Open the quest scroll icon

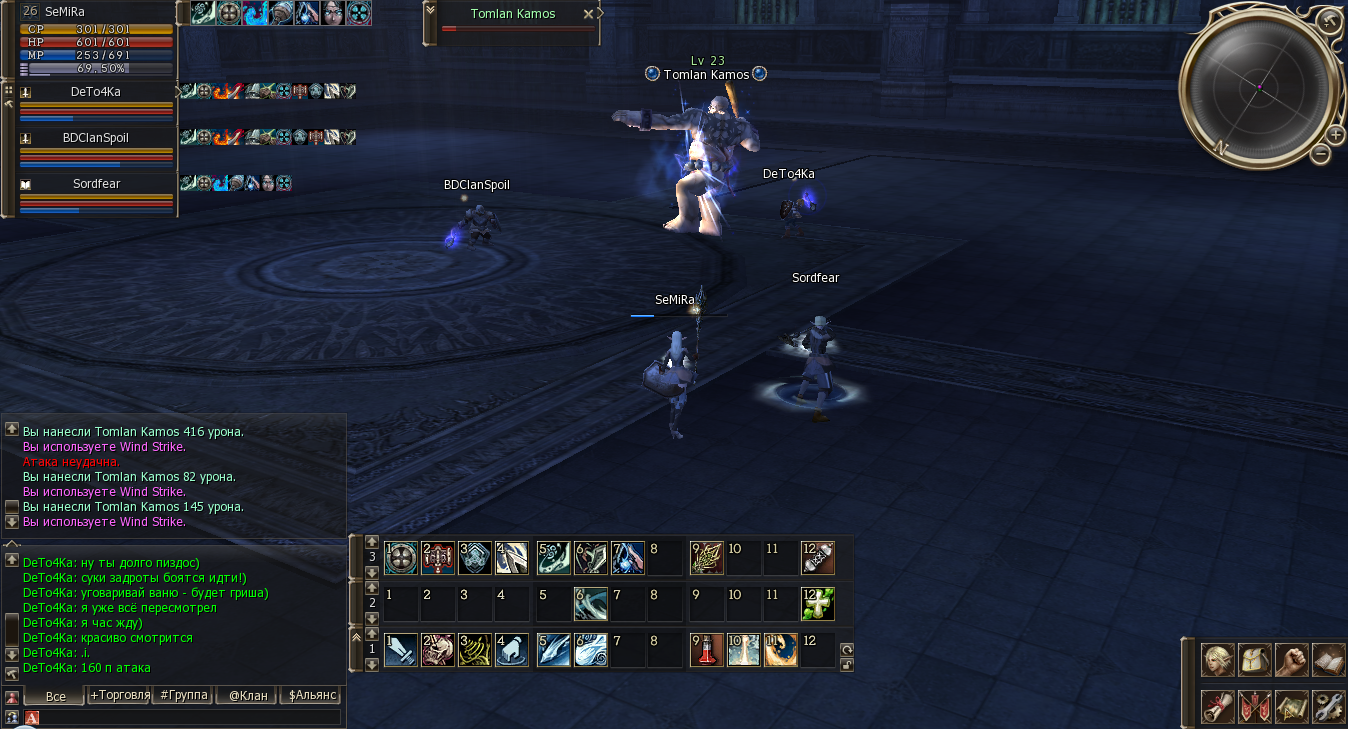1218,705
